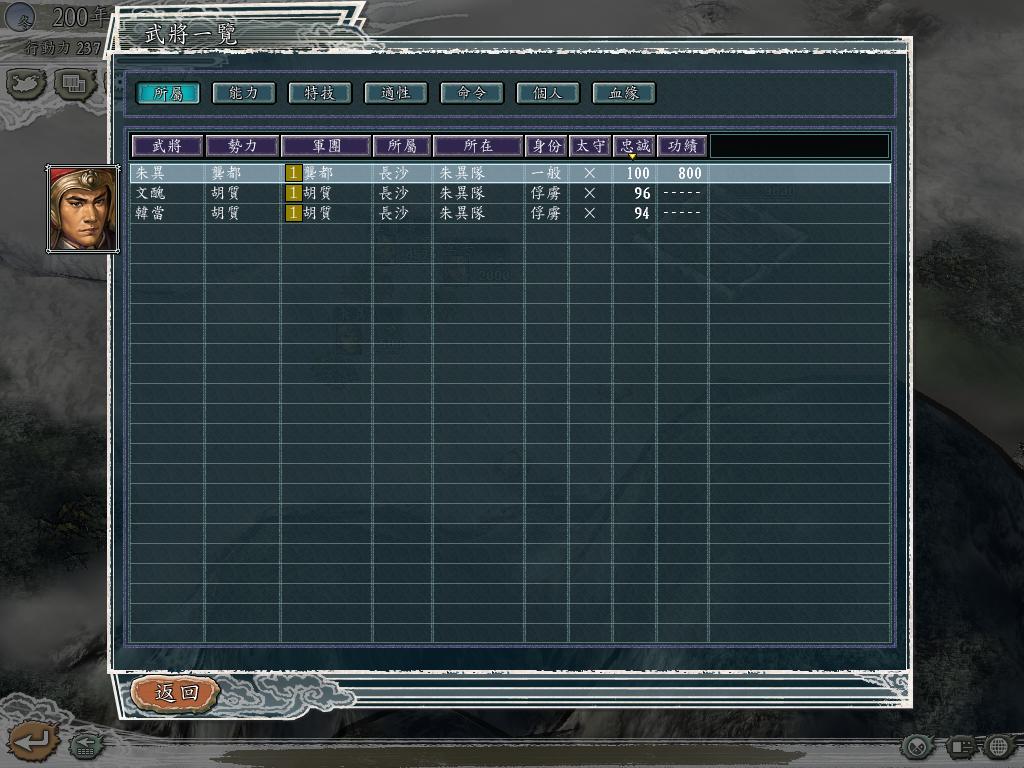Sort officers by 身份 column
Image resolution: width=1024 pixels, height=768 pixels.
coord(546,146)
